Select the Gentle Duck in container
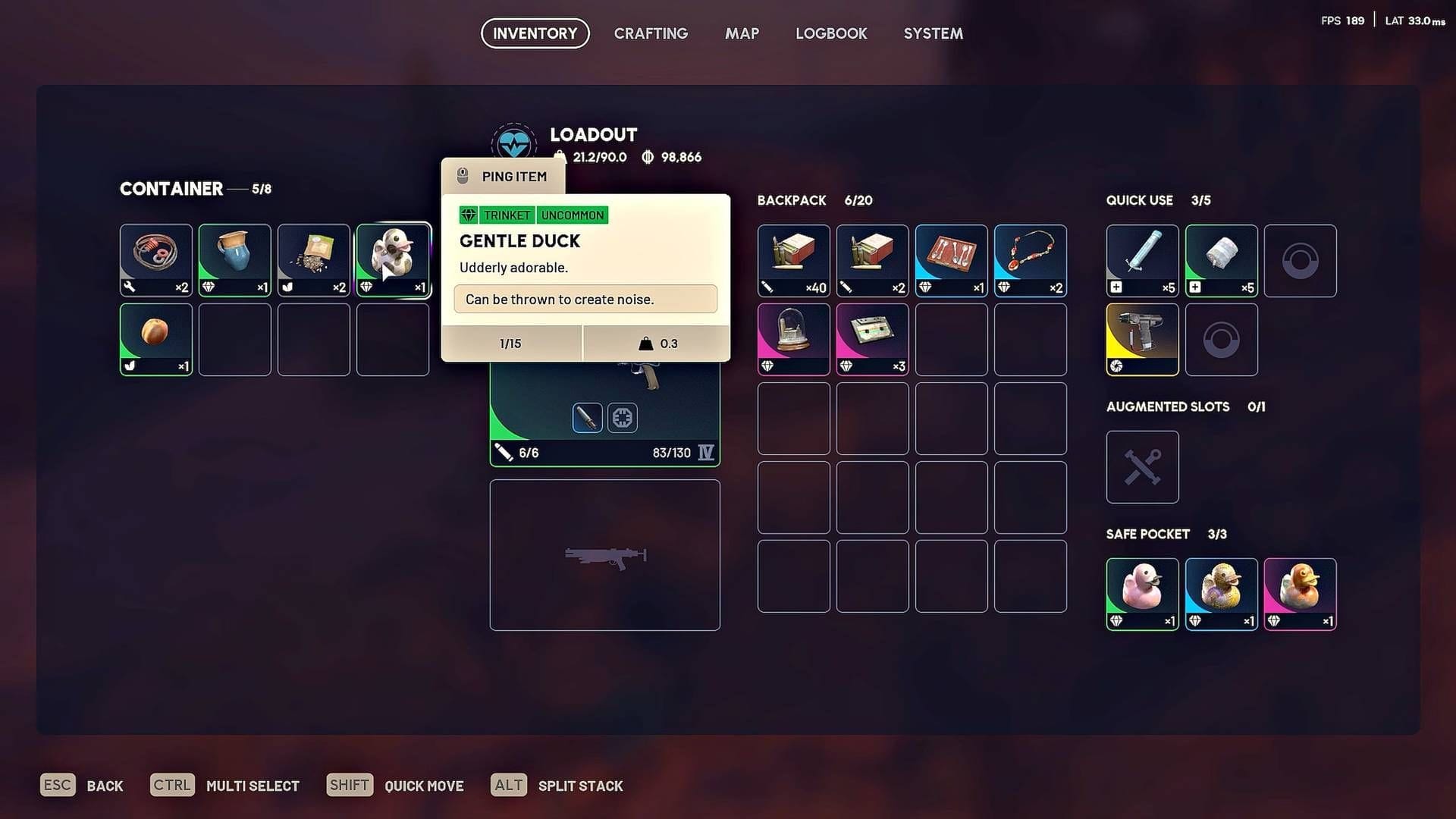This screenshot has height=819, width=1456. [393, 259]
